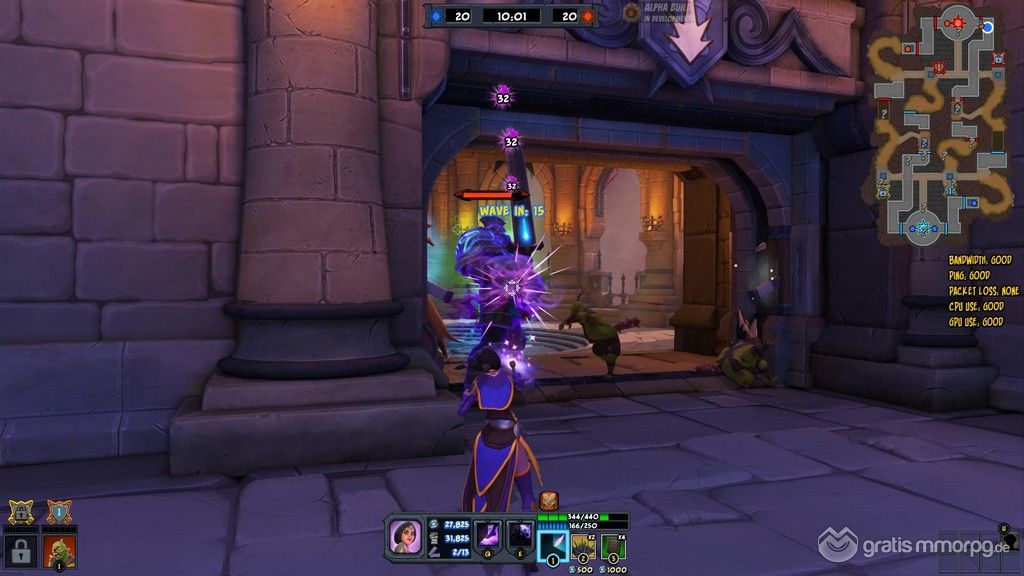The image size is (1024, 576).
Task: Choose the yellow spike trap in slot 2
Action: click(x=583, y=547)
